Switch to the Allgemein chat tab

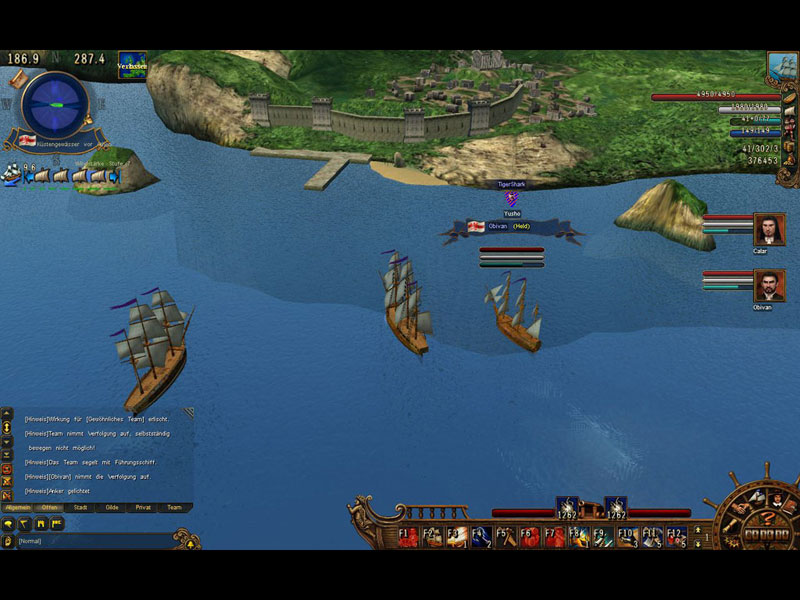(18, 507)
